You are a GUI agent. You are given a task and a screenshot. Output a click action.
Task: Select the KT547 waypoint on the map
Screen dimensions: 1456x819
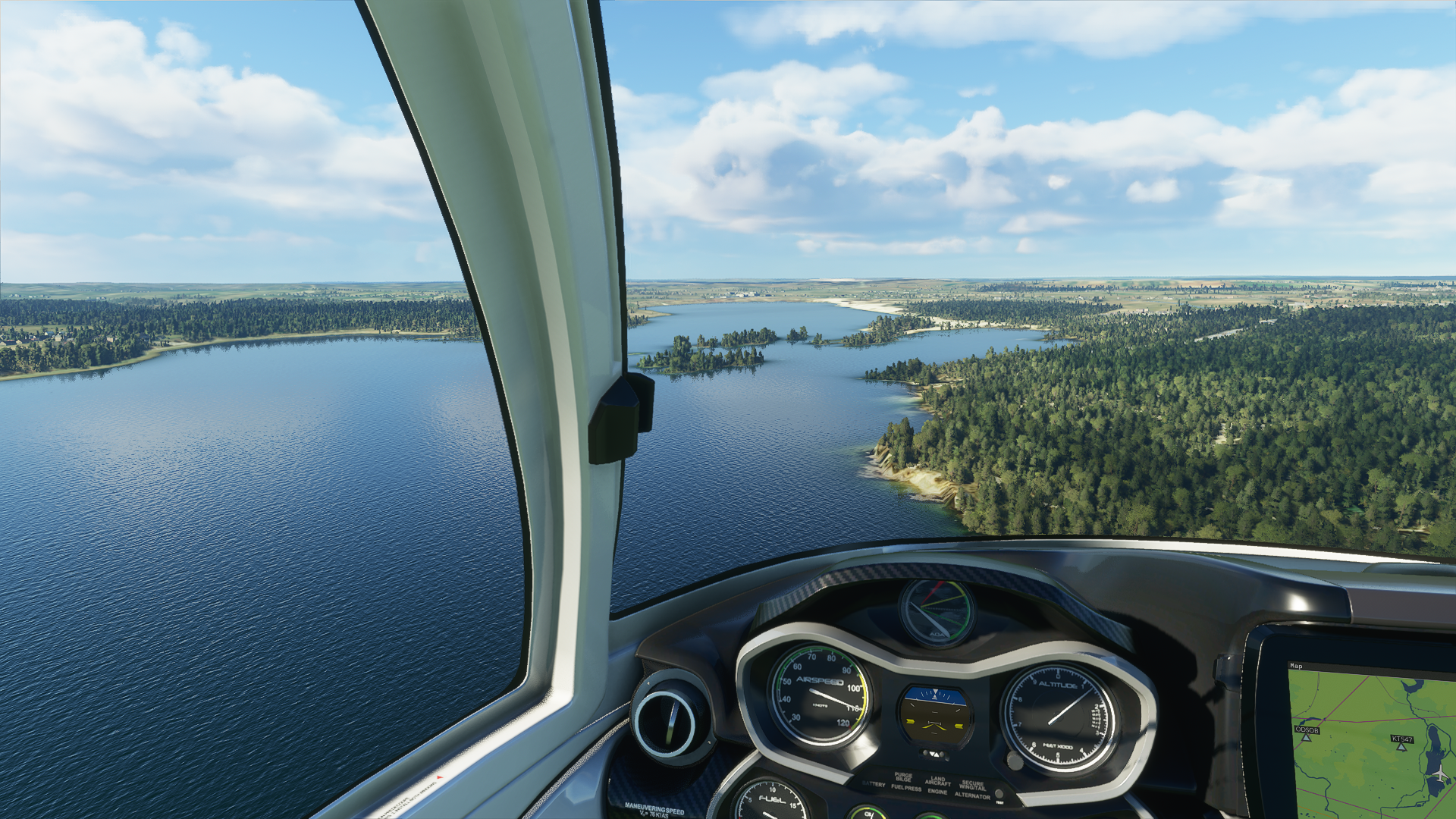point(1401,746)
